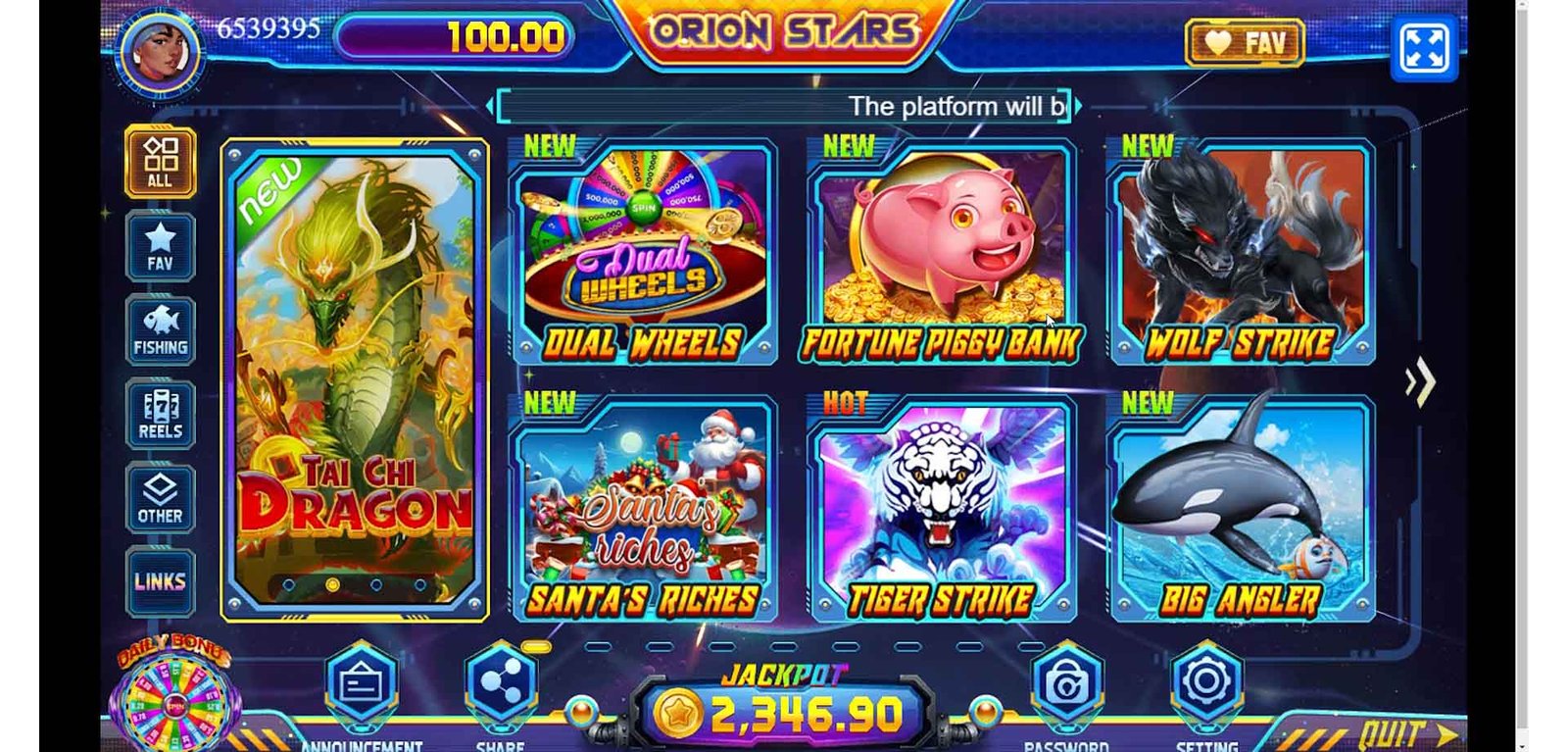Open the REELS games category

(160, 415)
